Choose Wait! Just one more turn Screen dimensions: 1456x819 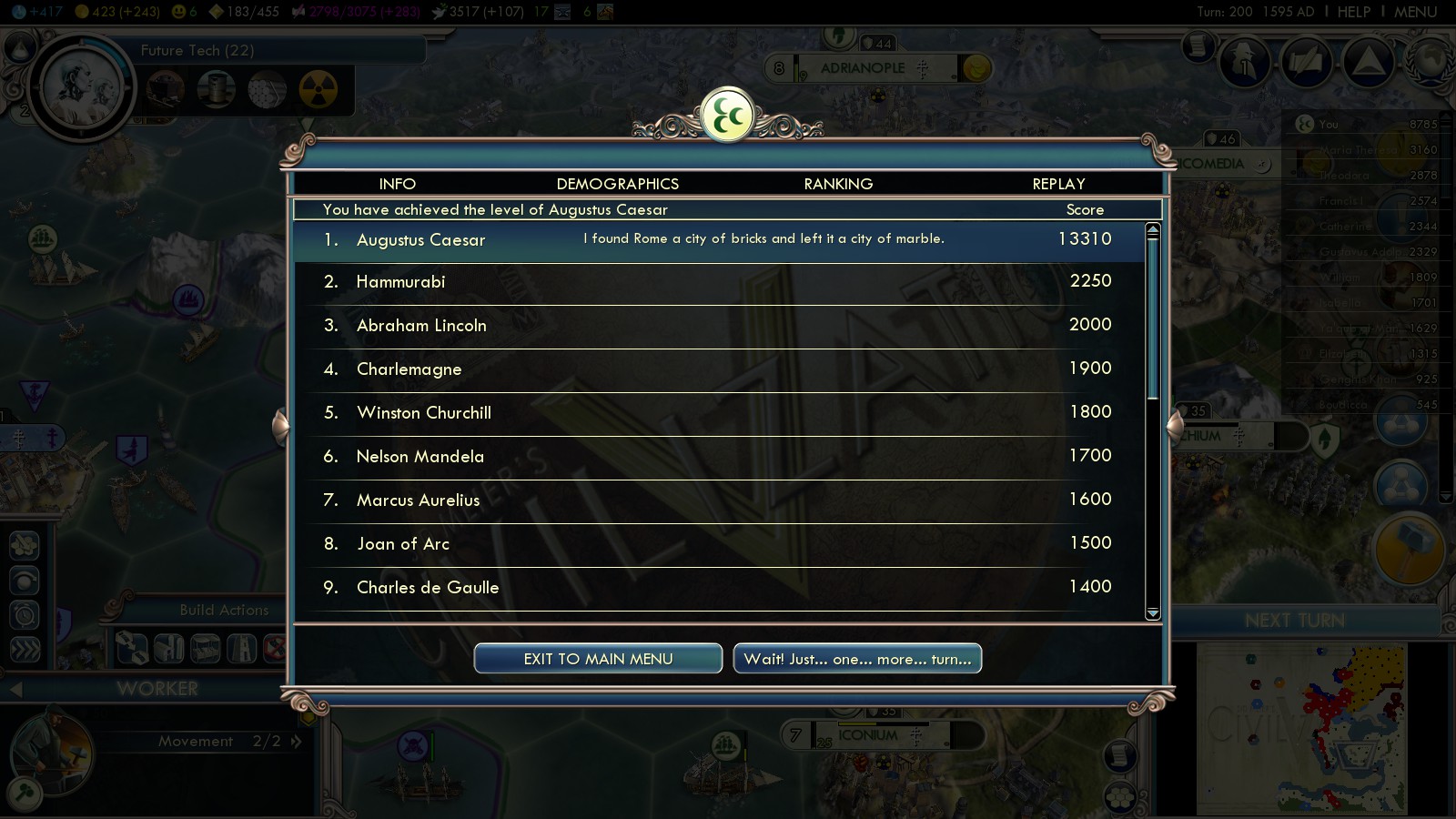tap(857, 659)
